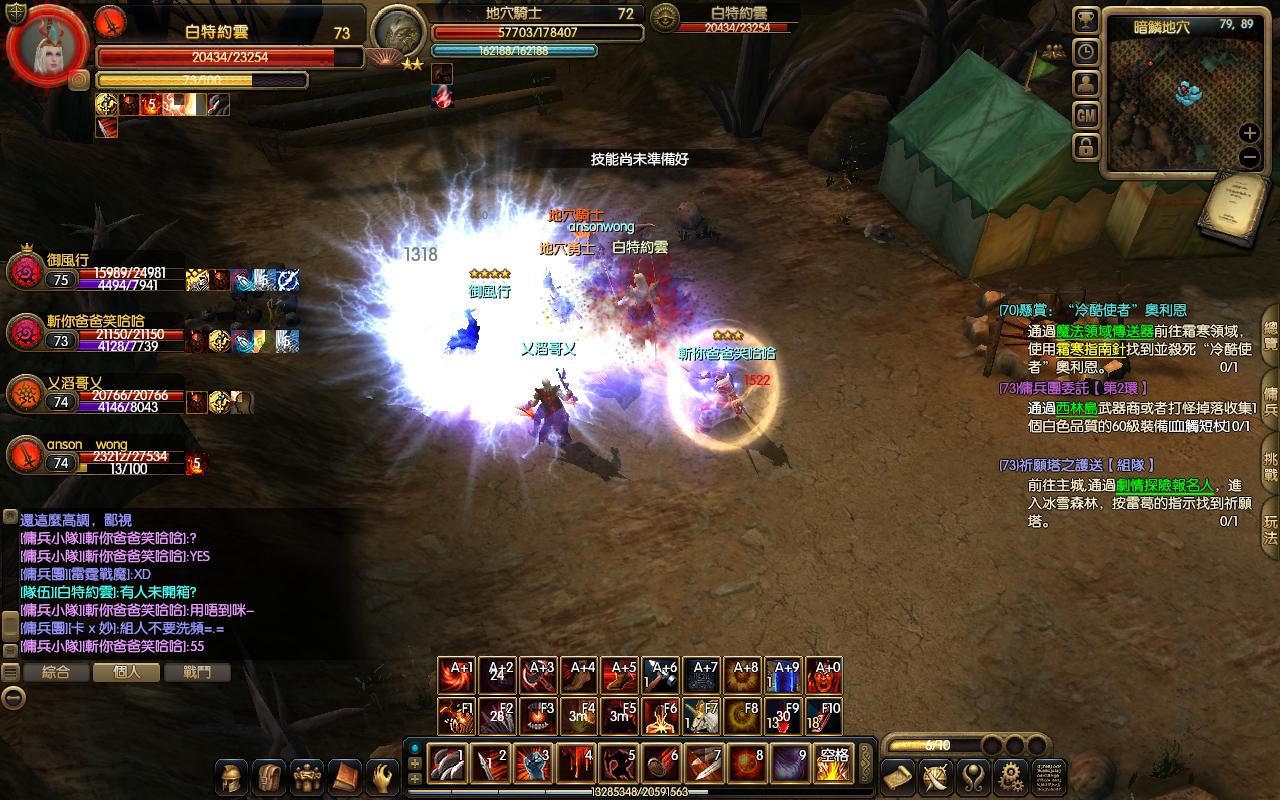Use the A+9 blue pillar hotbar slot

point(787,676)
